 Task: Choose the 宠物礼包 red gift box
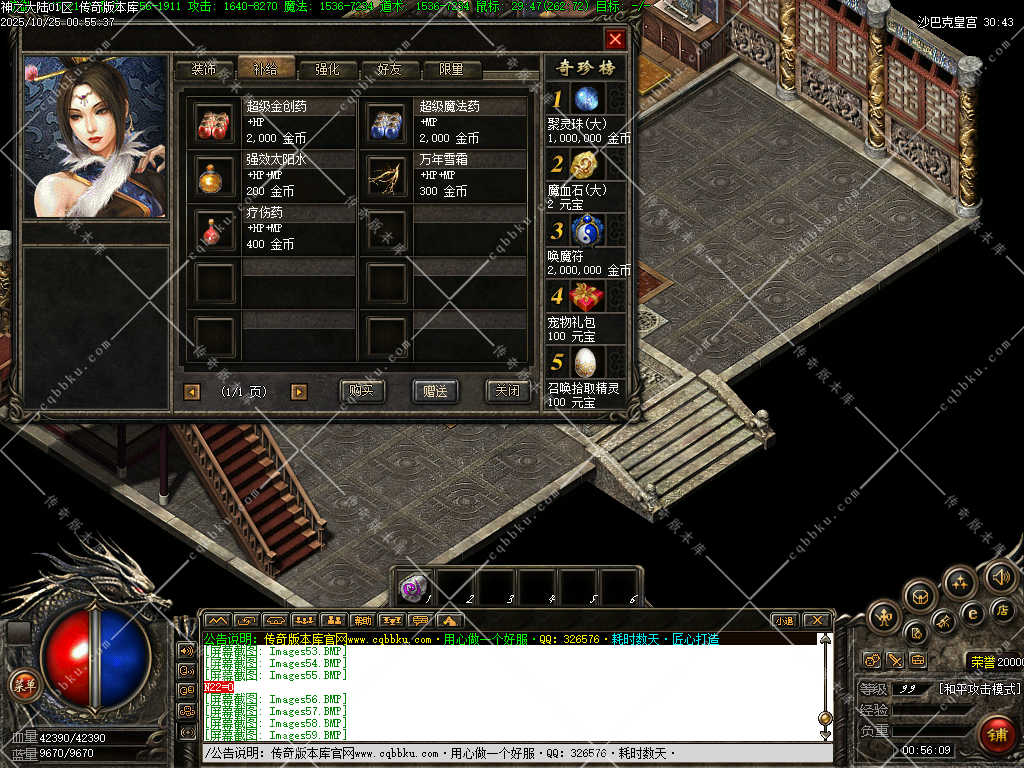click(x=586, y=297)
